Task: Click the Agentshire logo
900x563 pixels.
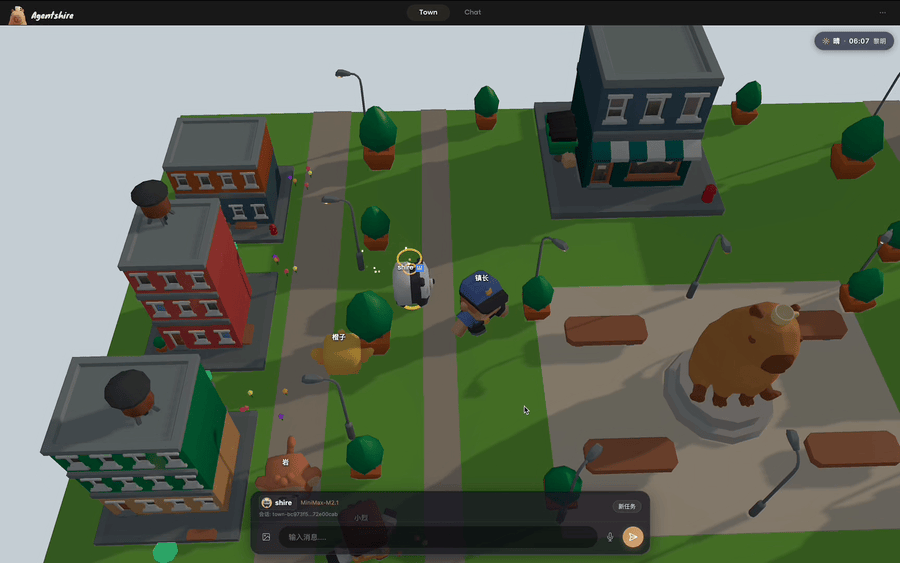Action: [42, 14]
